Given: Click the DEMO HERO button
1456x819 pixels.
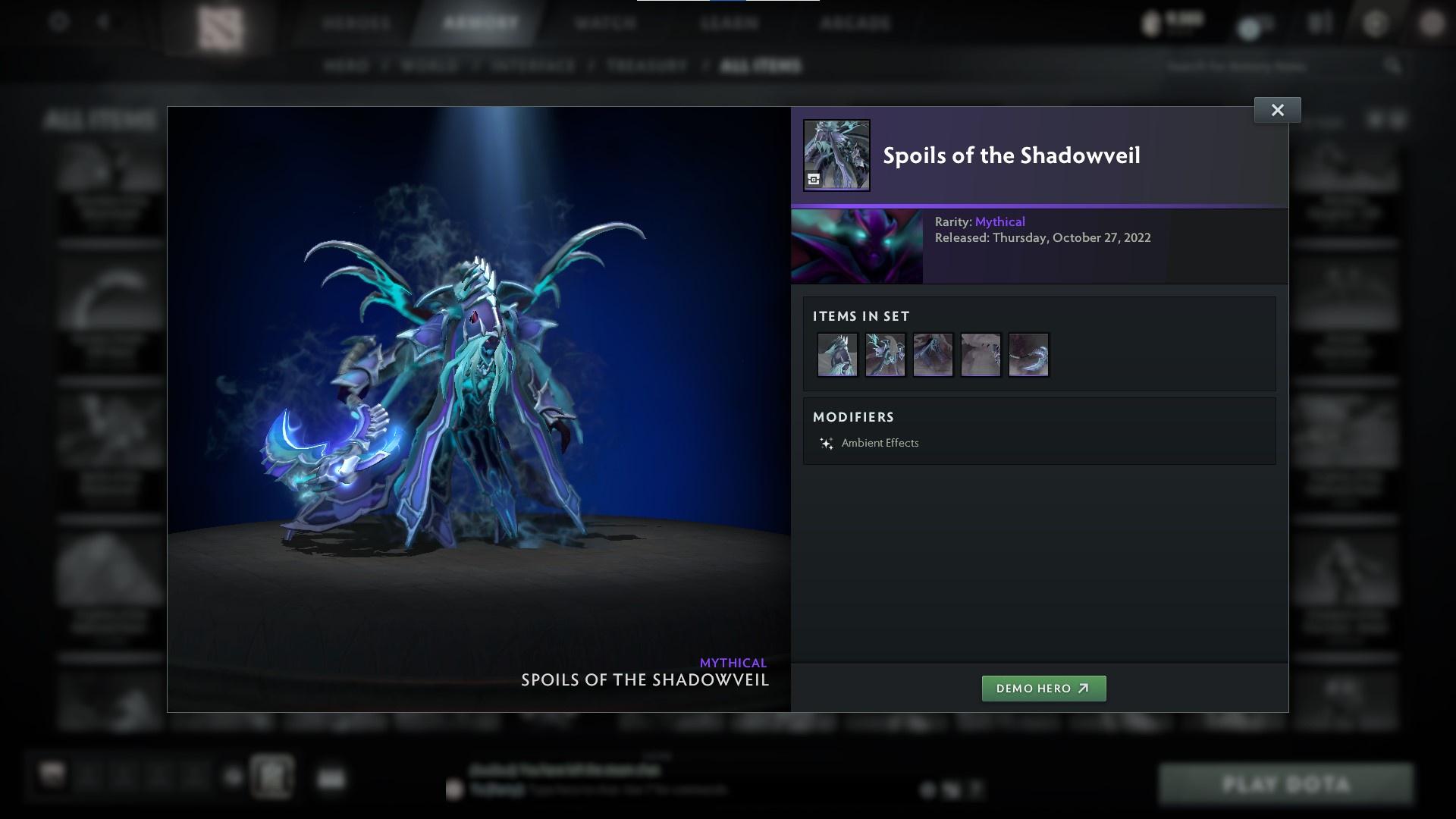Looking at the screenshot, I should click(x=1043, y=689).
